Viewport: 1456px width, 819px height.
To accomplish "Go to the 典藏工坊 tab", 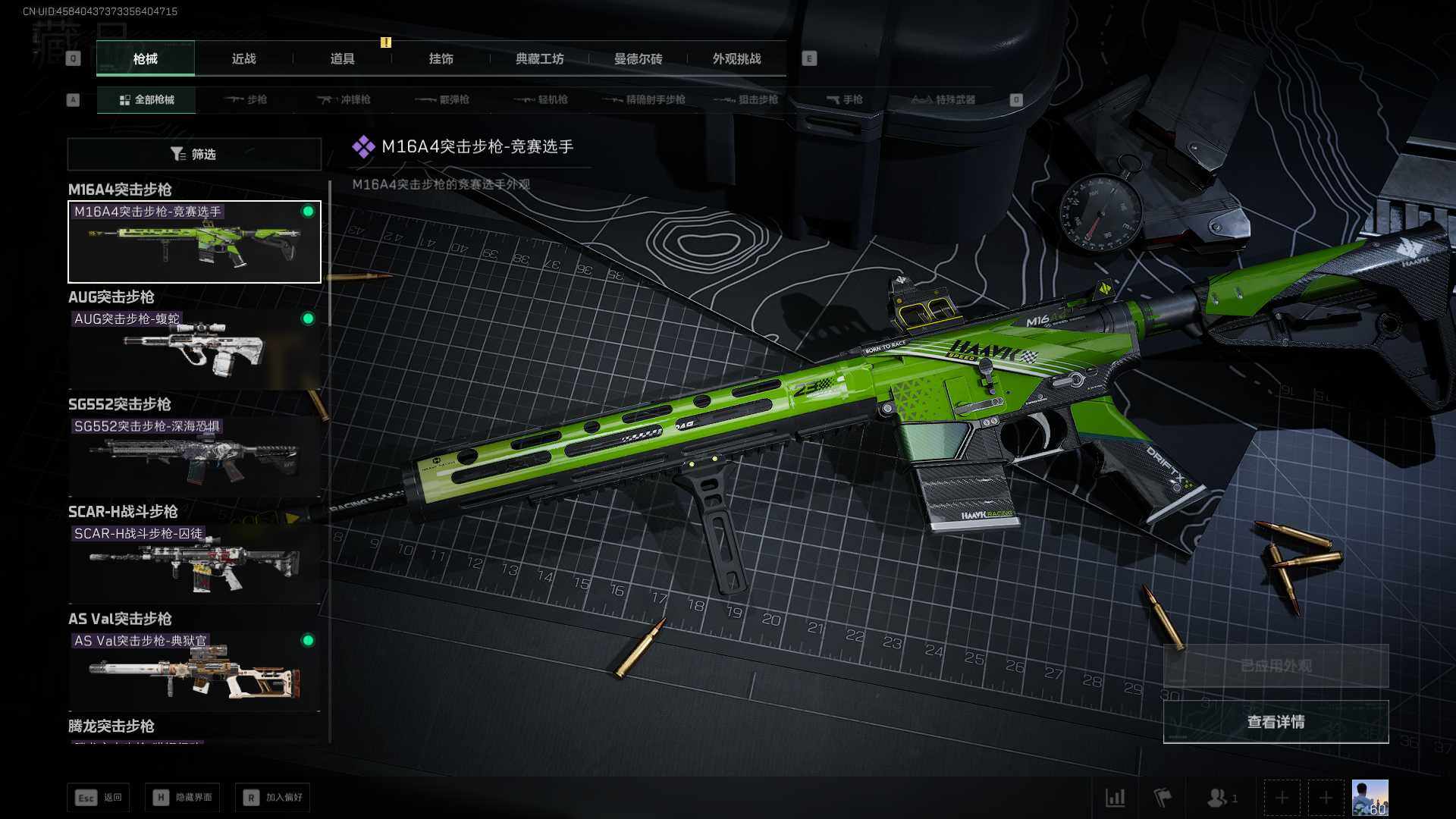I will 539,59.
